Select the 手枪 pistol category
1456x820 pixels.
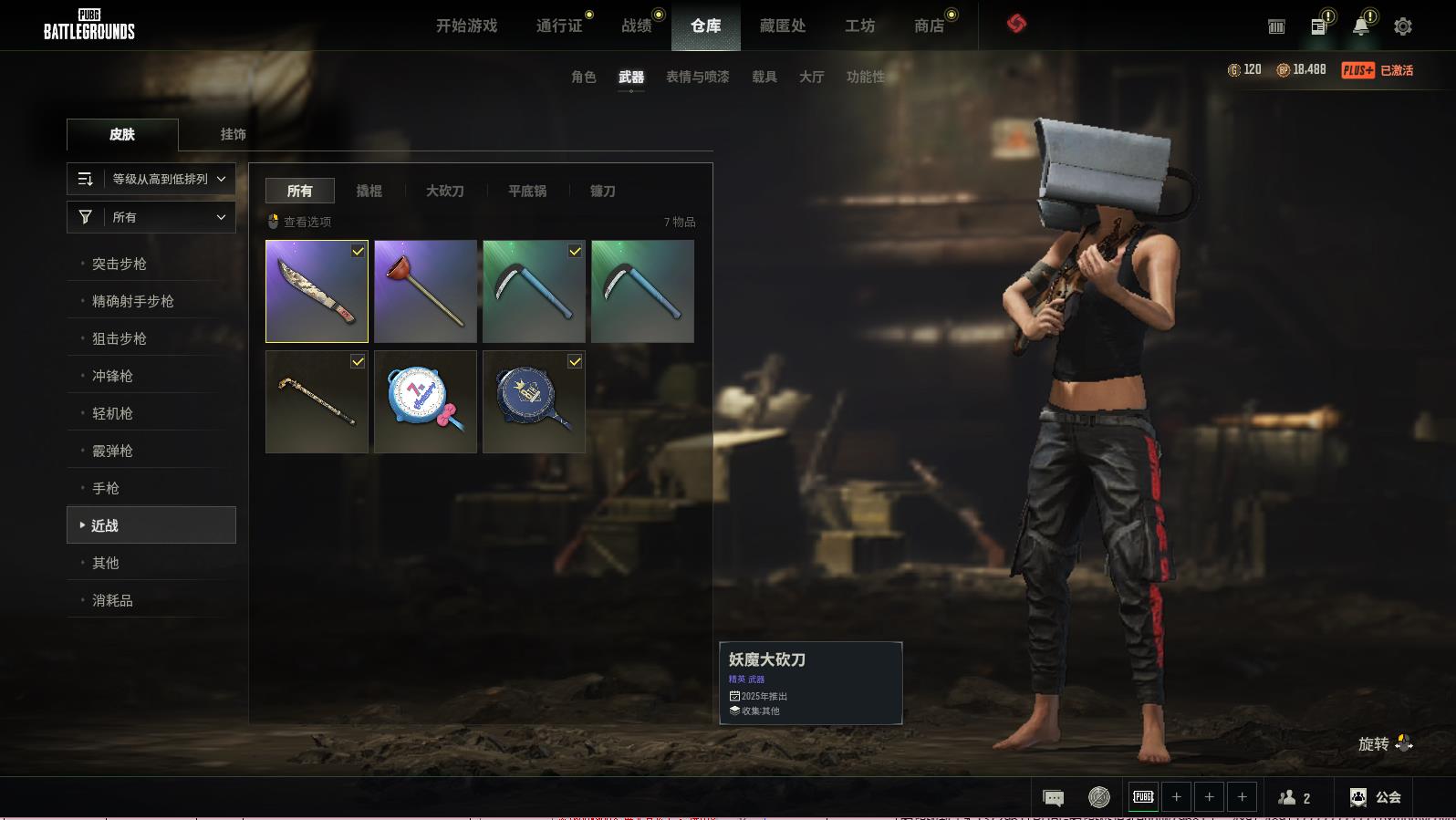click(x=106, y=488)
